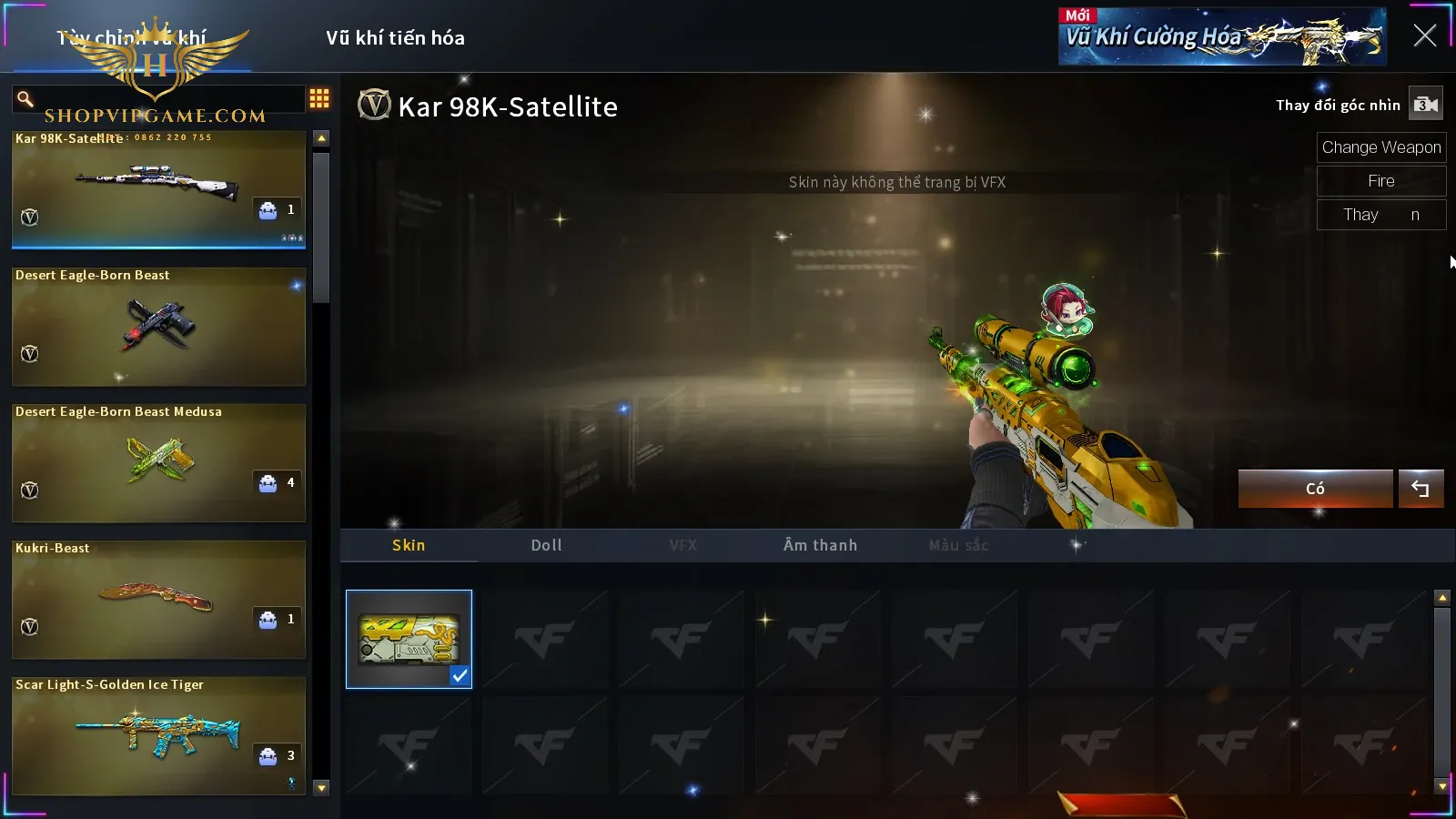Select the golden Kar 98K skin thumbnail
Viewport: 1456px width, 819px height.
[x=409, y=639]
